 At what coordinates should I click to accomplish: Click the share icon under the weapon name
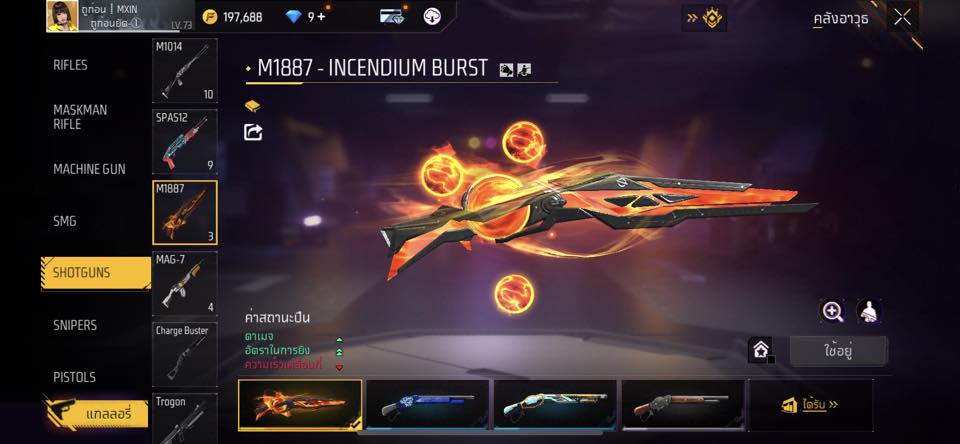point(253,132)
